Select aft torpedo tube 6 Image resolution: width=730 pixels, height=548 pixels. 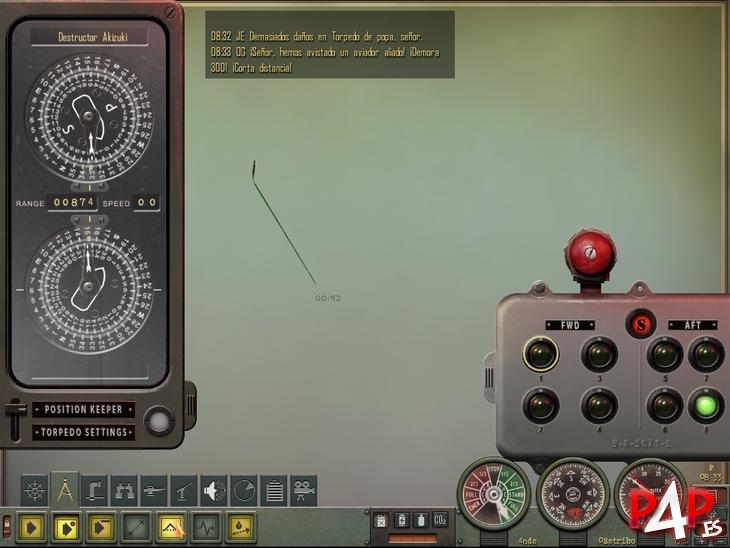tap(664, 405)
